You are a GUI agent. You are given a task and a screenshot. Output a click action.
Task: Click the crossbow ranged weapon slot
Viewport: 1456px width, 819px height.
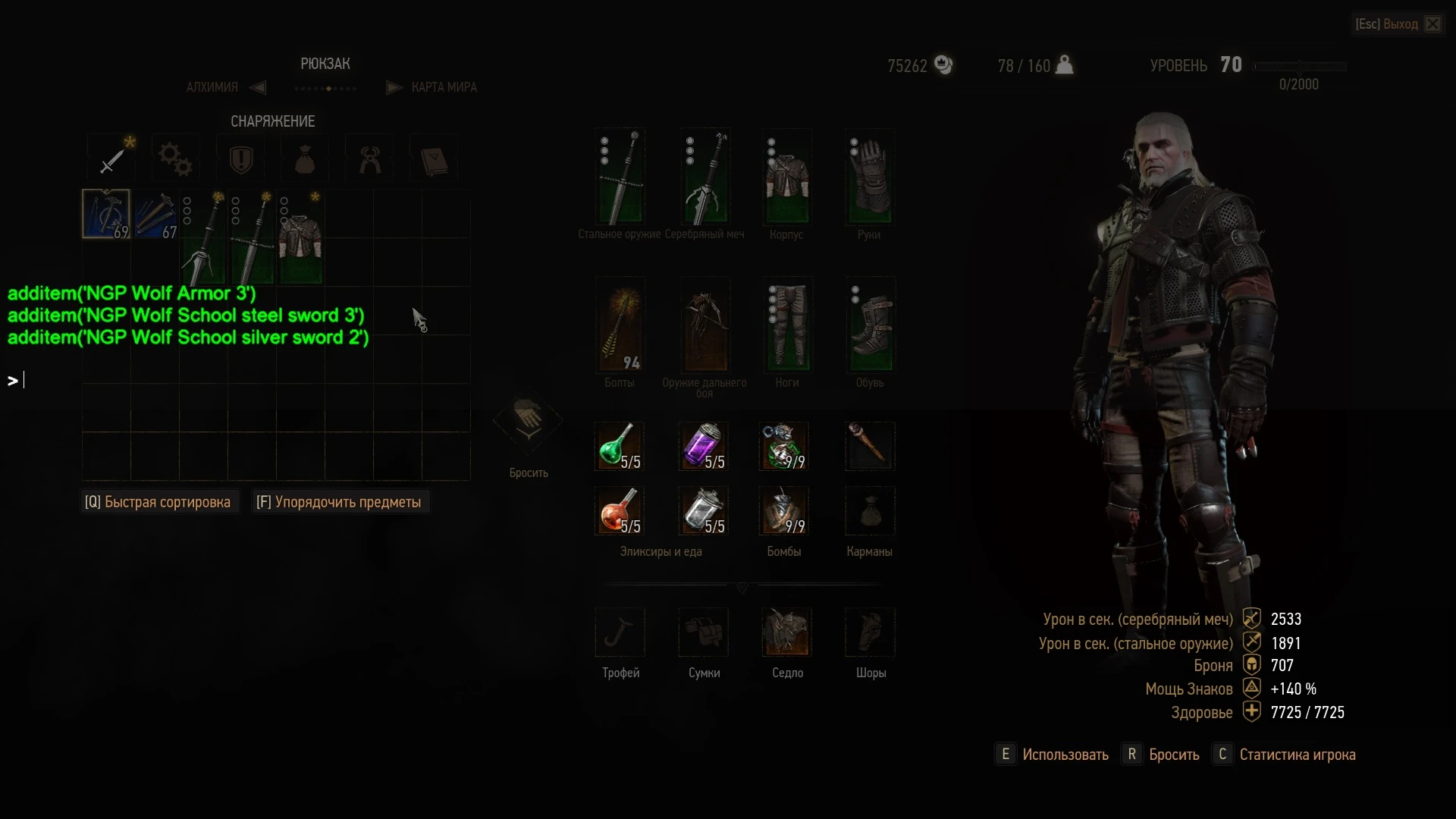[x=704, y=326]
